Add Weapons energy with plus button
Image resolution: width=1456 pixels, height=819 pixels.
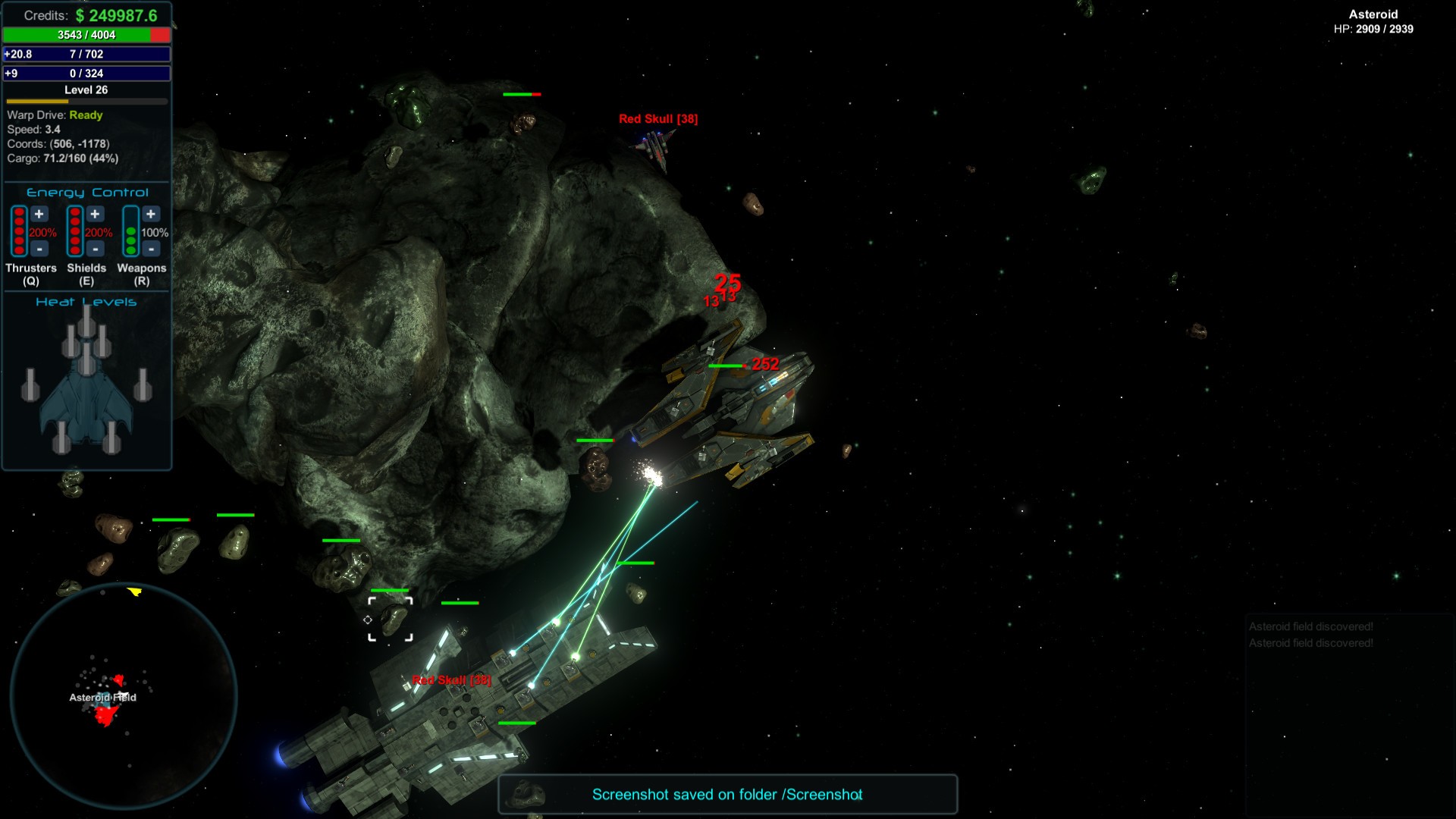tap(151, 215)
